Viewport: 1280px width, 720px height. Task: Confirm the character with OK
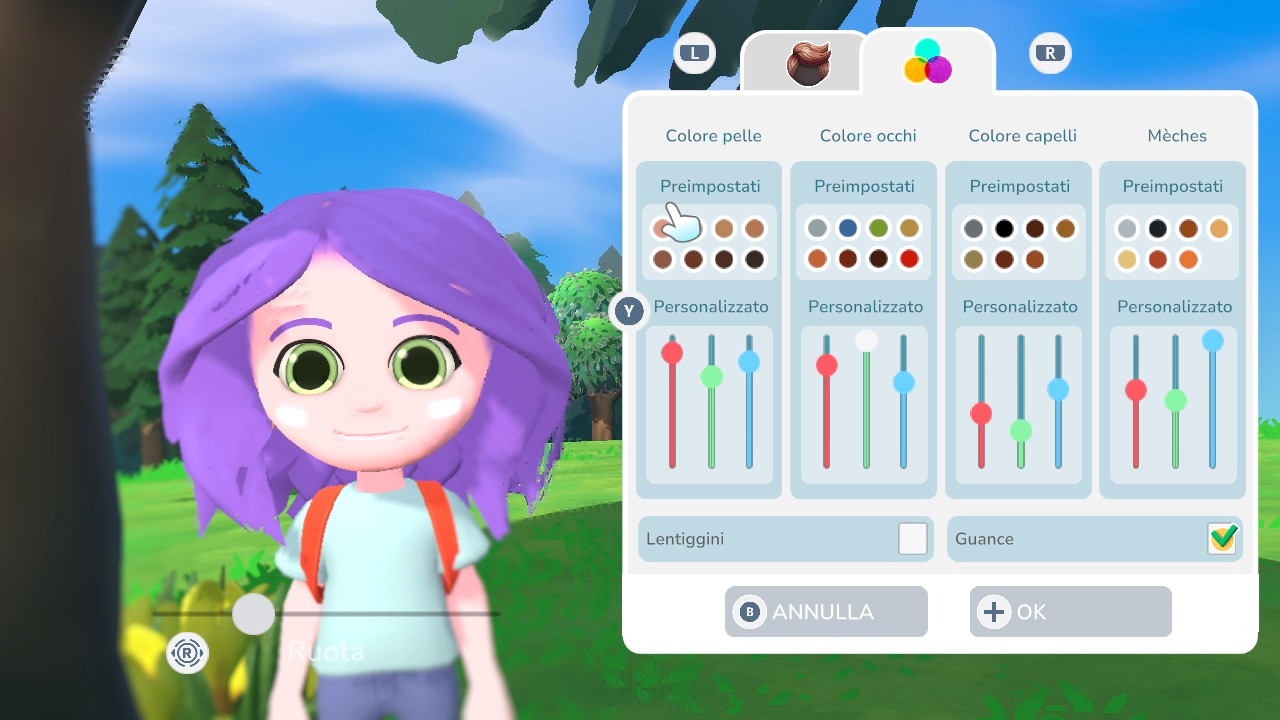coord(1070,611)
